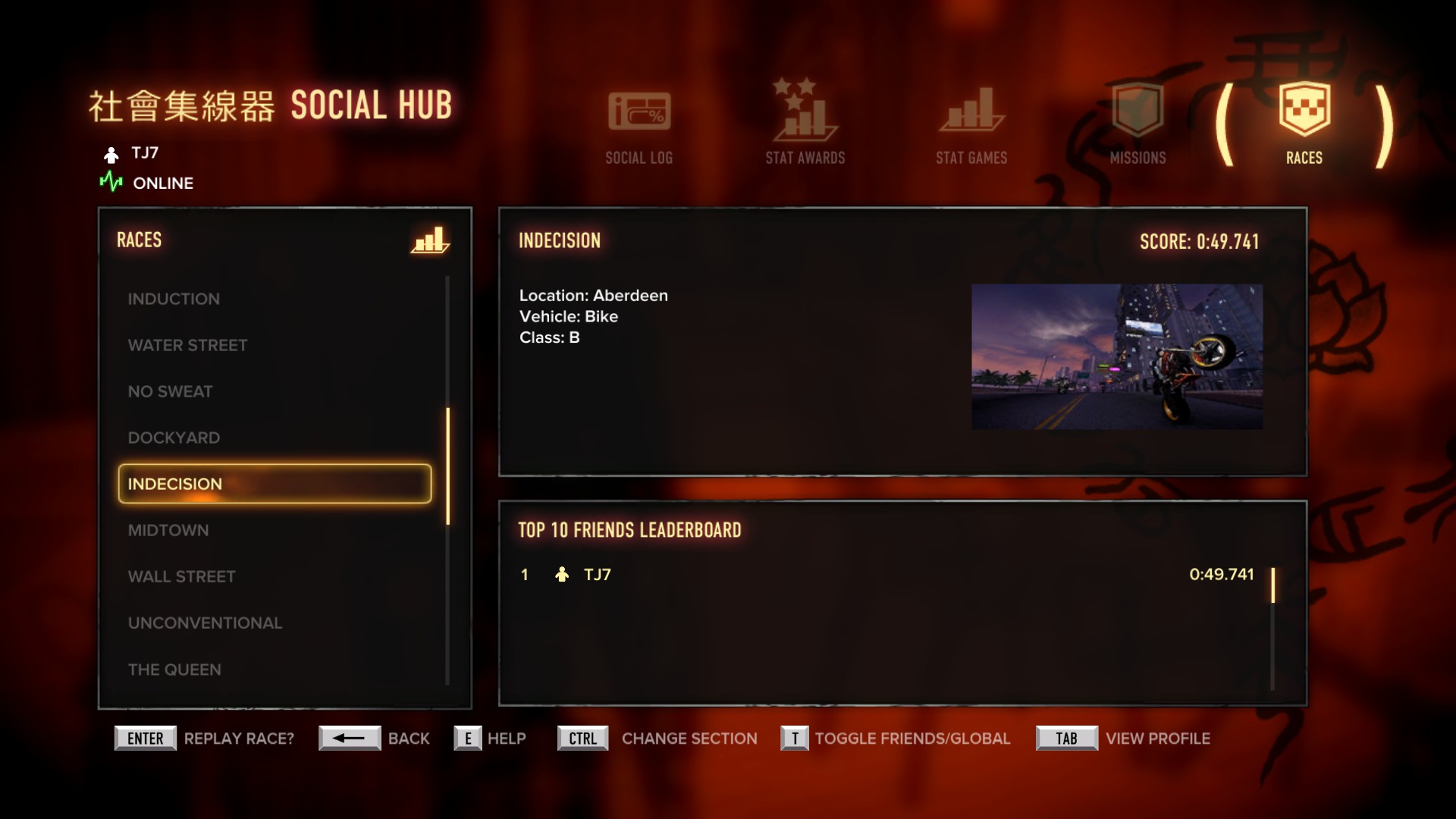Select the Races tab
Image resolution: width=1456 pixels, height=819 pixels.
click(x=1304, y=125)
